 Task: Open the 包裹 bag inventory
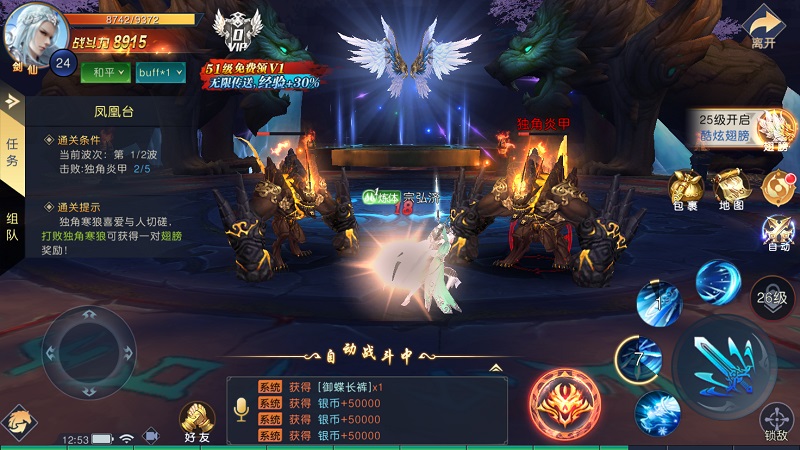pyautogui.click(x=685, y=187)
